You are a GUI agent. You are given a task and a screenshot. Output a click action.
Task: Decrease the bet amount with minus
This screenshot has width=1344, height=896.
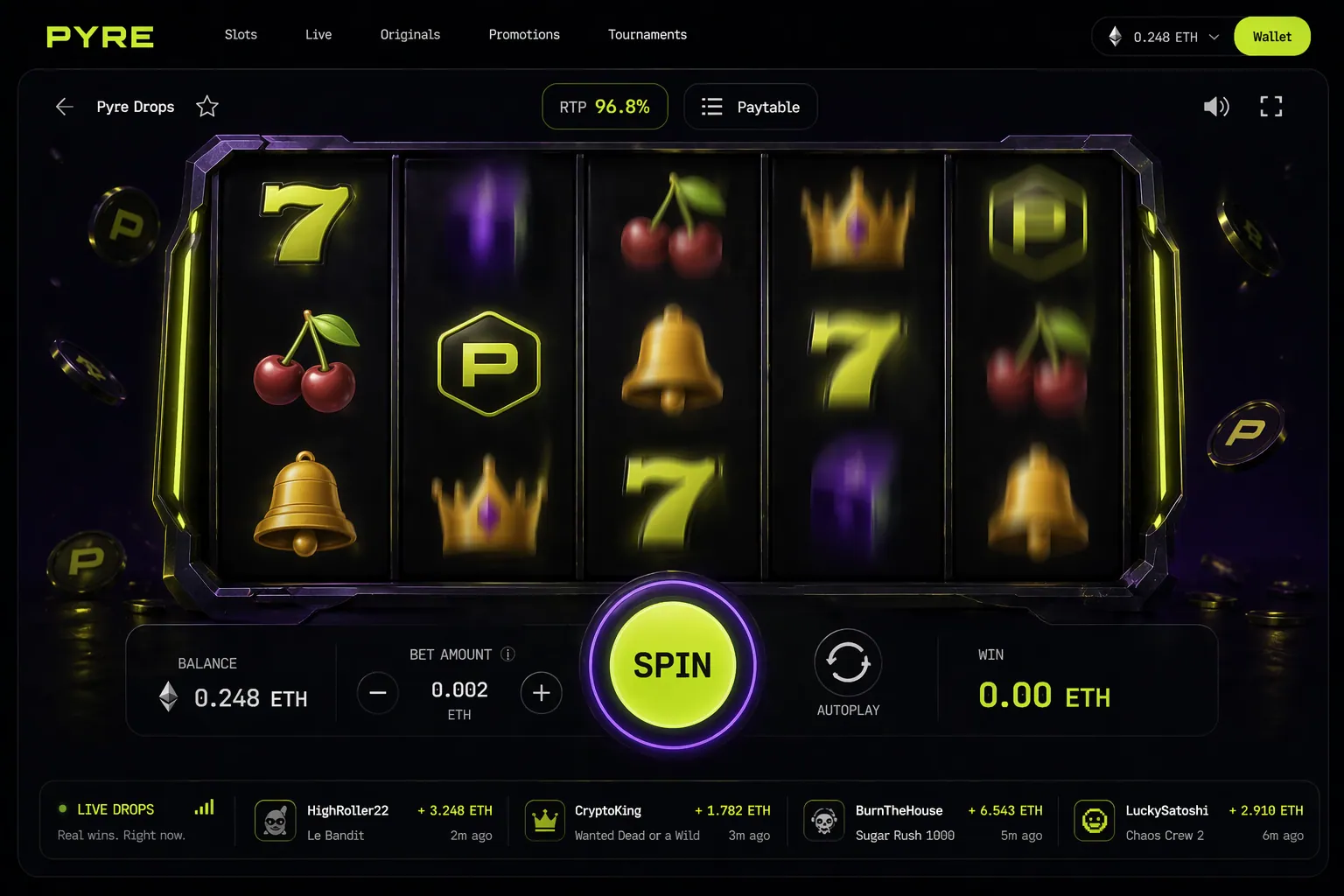pos(377,693)
